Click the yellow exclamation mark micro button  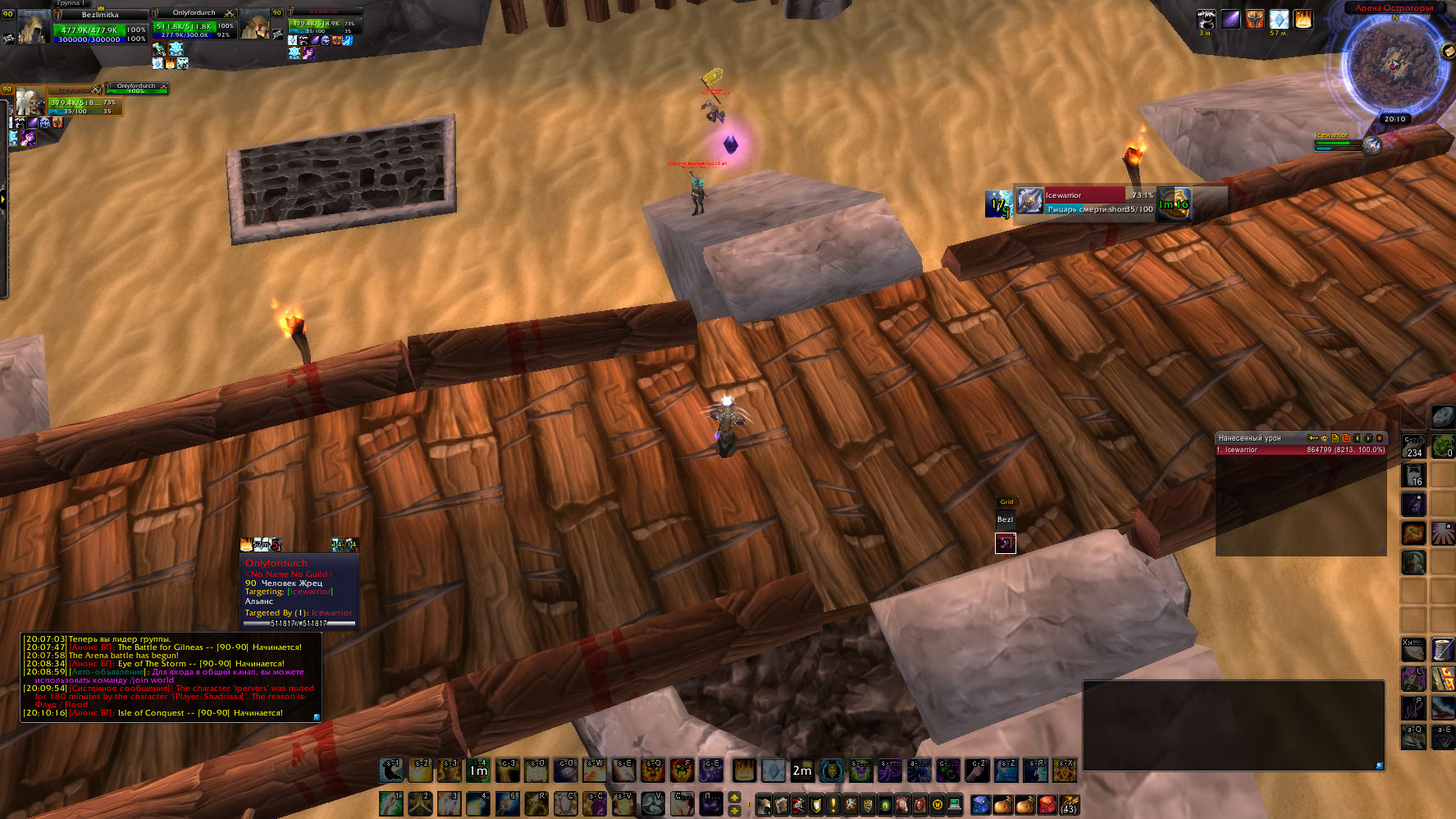pos(833,804)
